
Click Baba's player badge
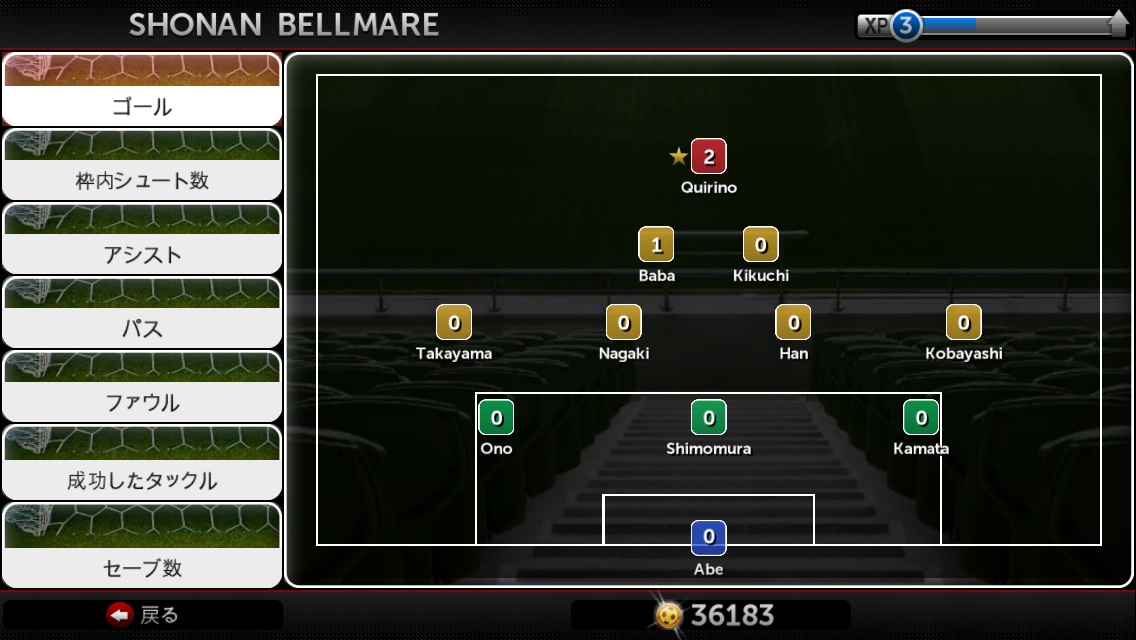(x=656, y=245)
